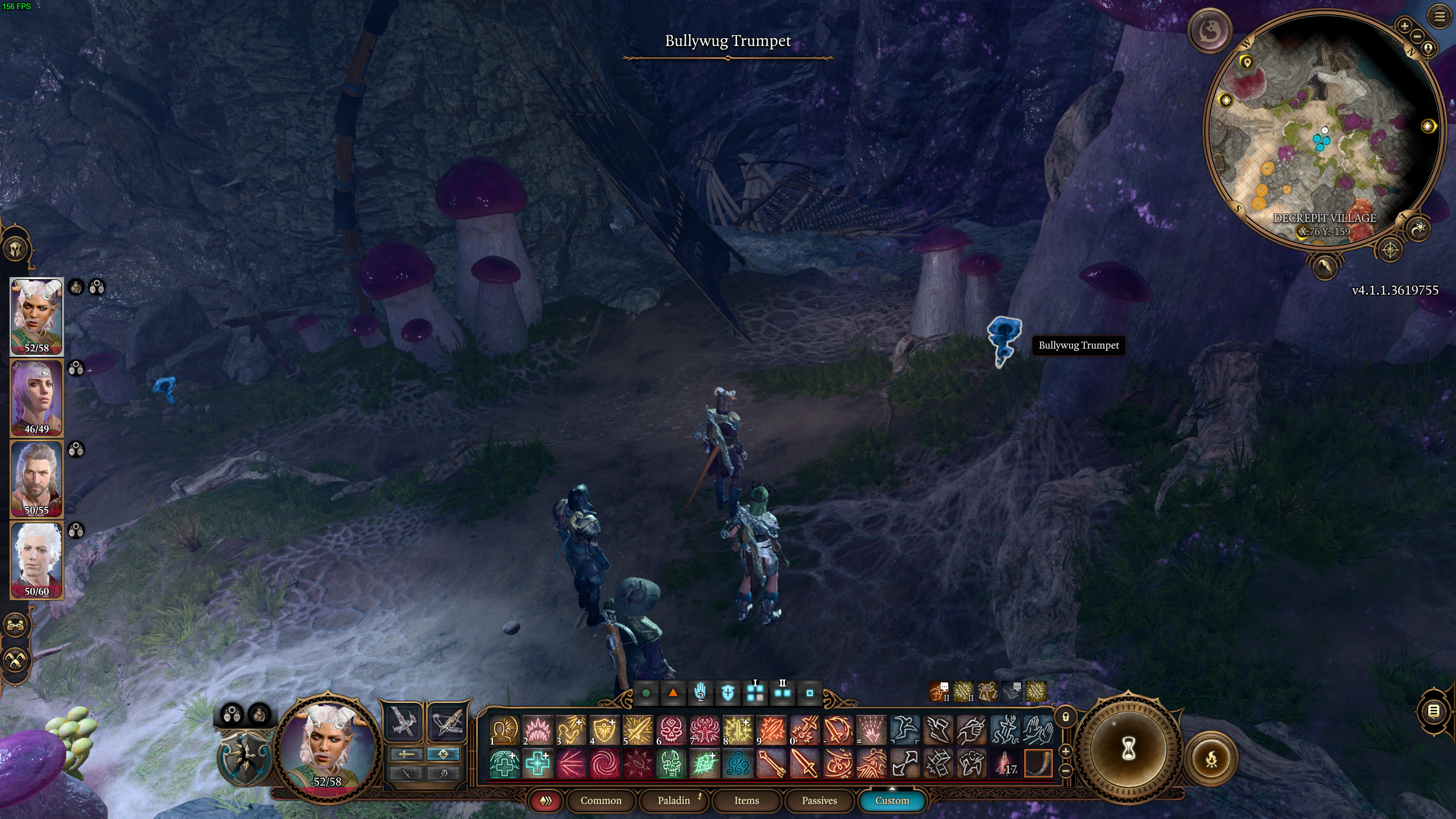Click the center-on-player icon beside the minimap
Image resolution: width=1456 pixels, height=819 pixels.
click(x=1429, y=48)
